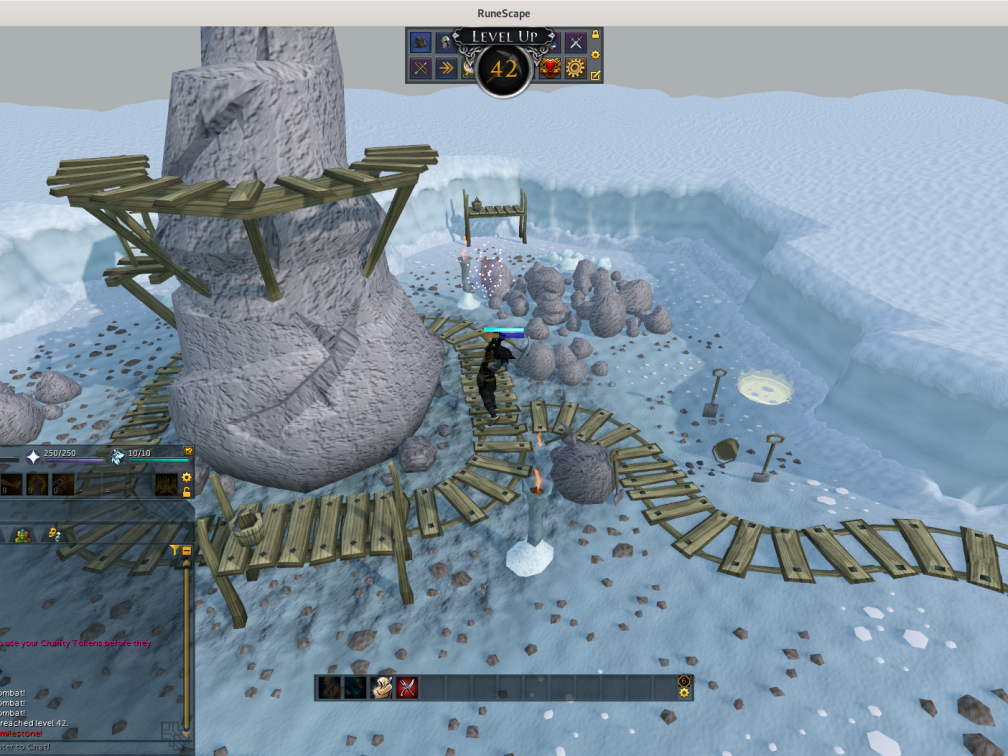Select the glove hotbar slot

click(380, 687)
